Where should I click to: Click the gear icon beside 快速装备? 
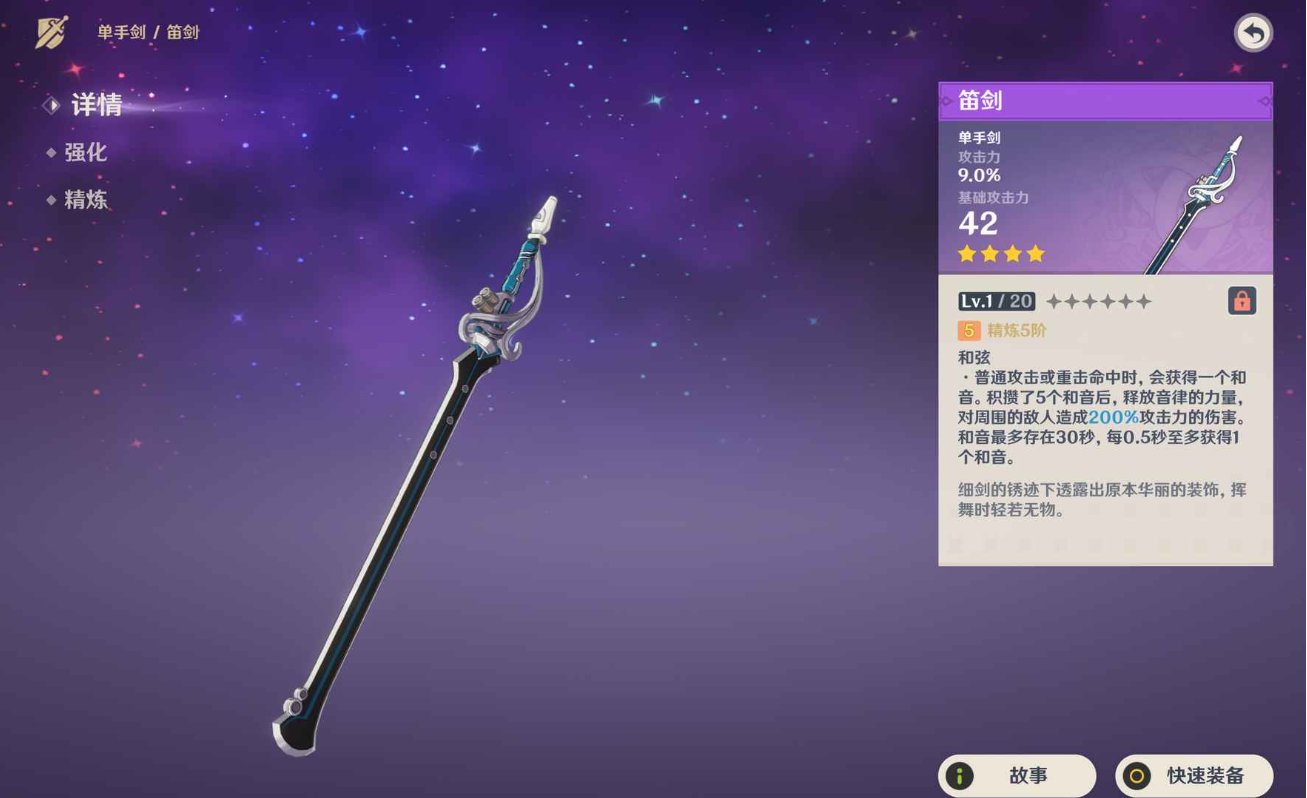[x=1137, y=775]
